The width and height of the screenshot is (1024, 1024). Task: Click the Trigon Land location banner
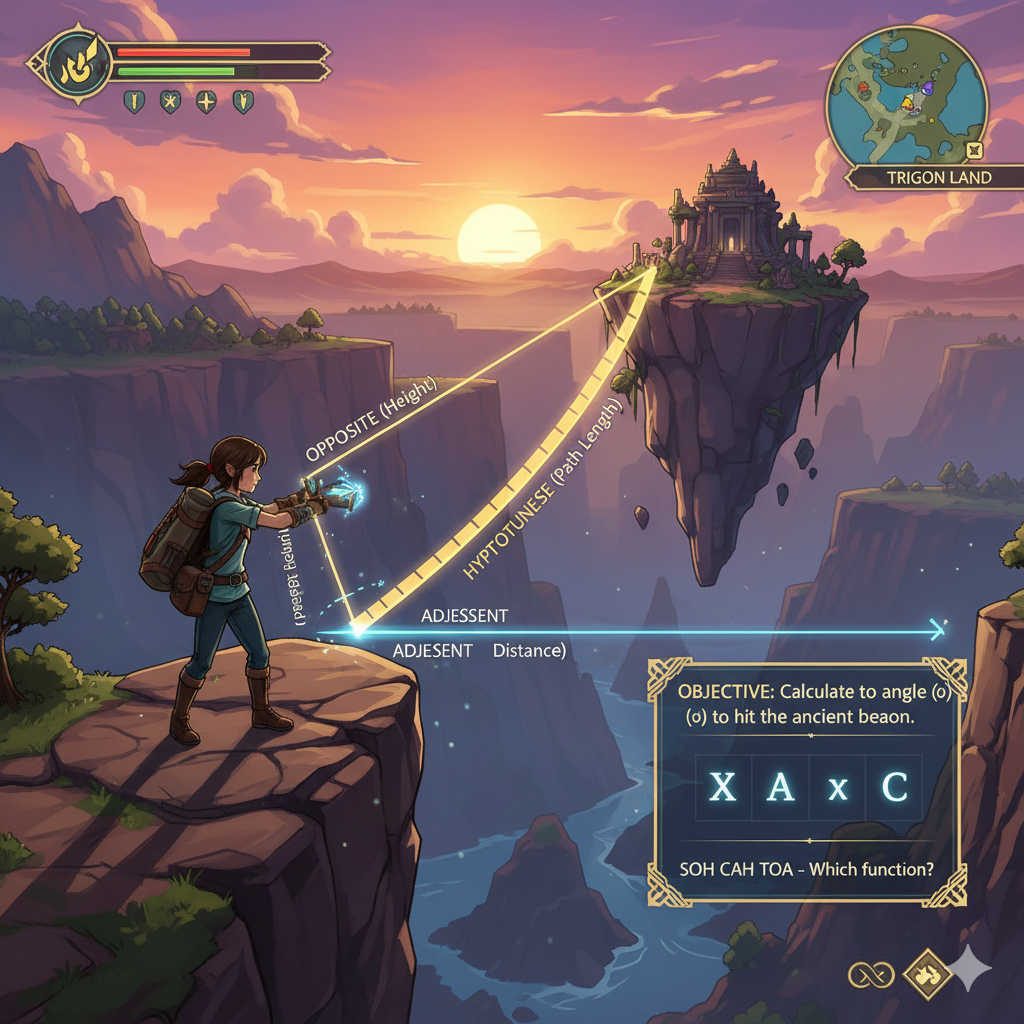(938, 178)
